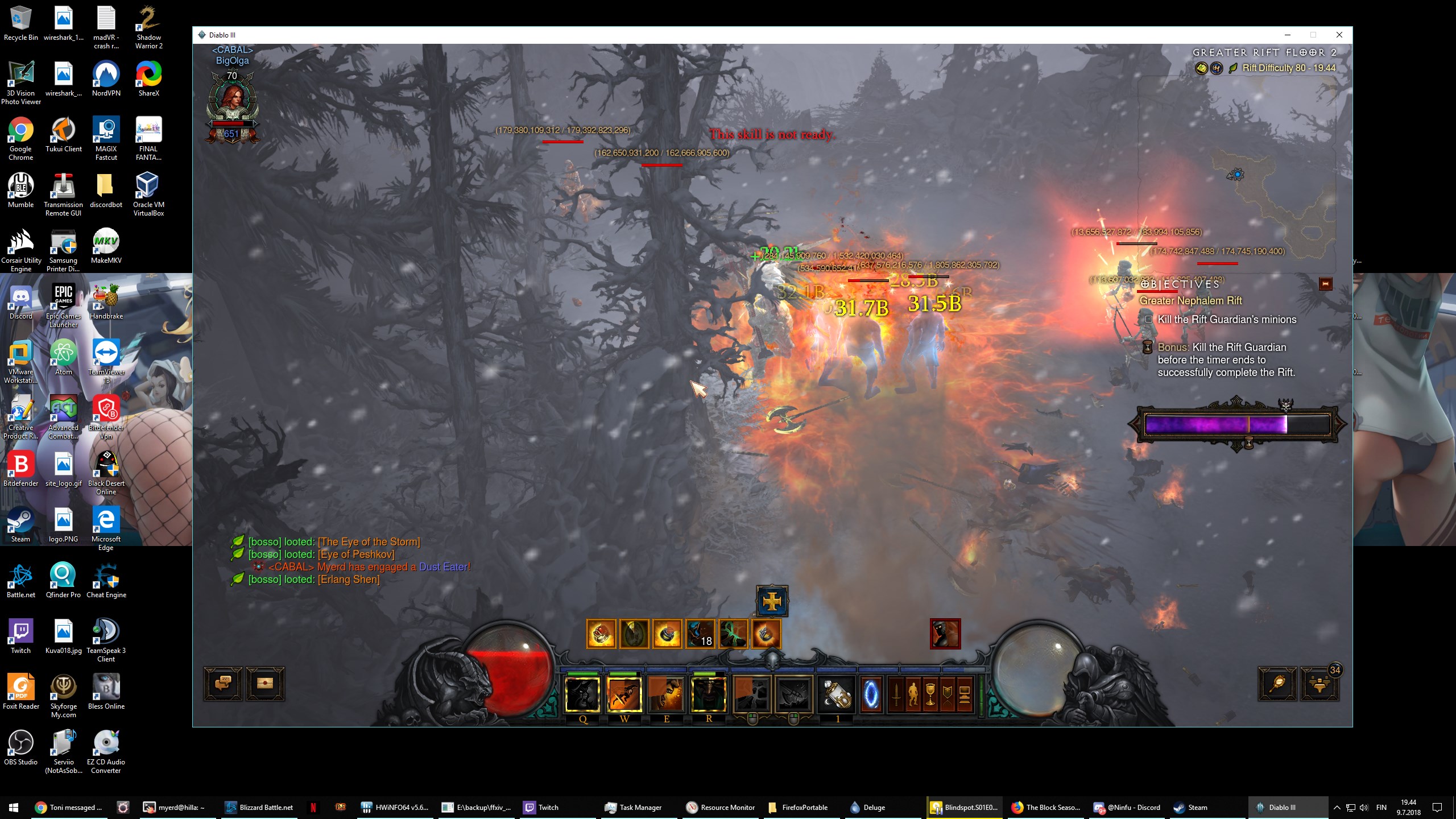Image resolution: width=1456 pixels, height=819 pixels.
Task: Collapse the Objectives tracker panel
Action: tap(1325, 283)
